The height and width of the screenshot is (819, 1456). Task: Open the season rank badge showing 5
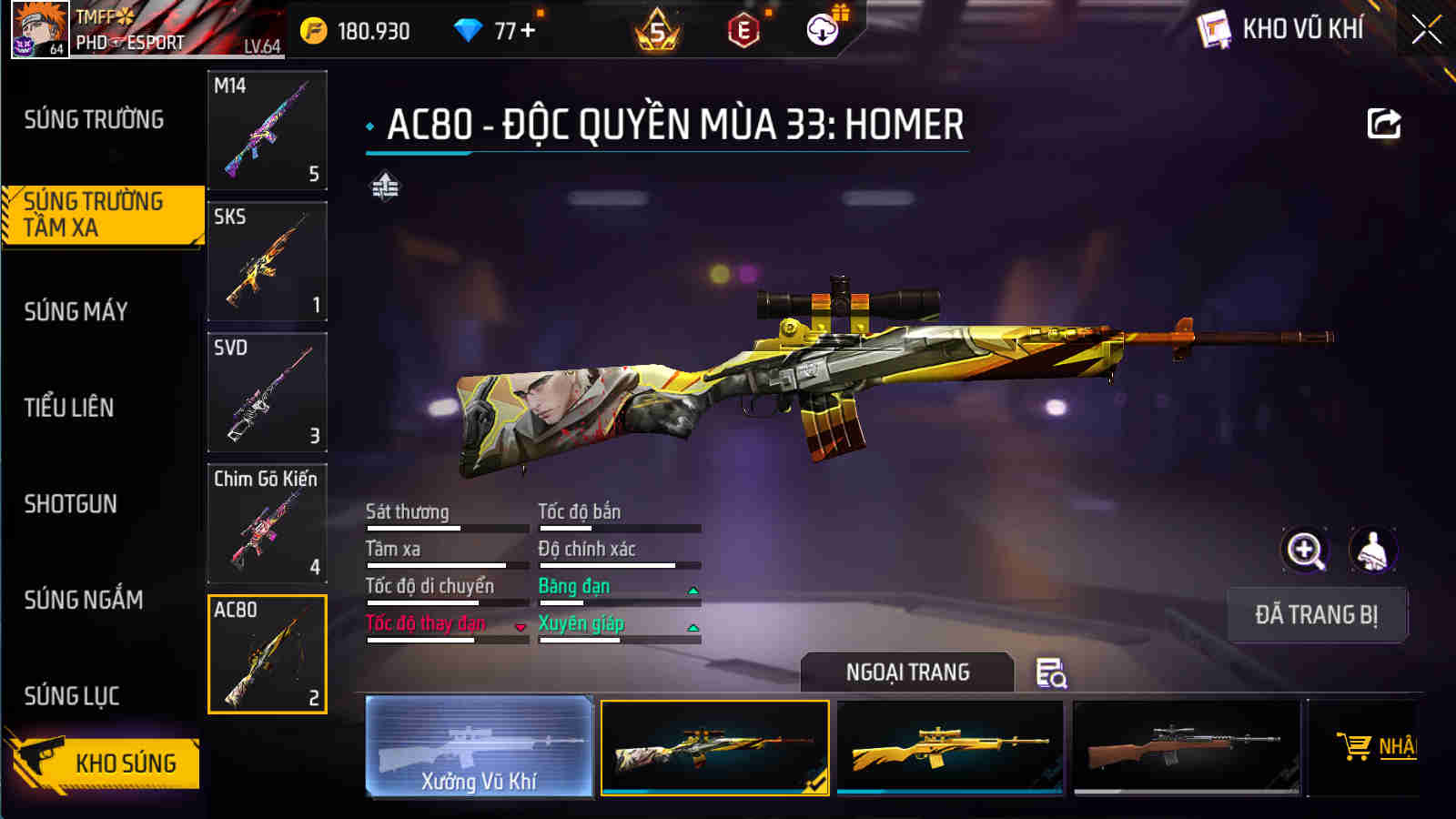pyautogui.click(x=657, y=28)
